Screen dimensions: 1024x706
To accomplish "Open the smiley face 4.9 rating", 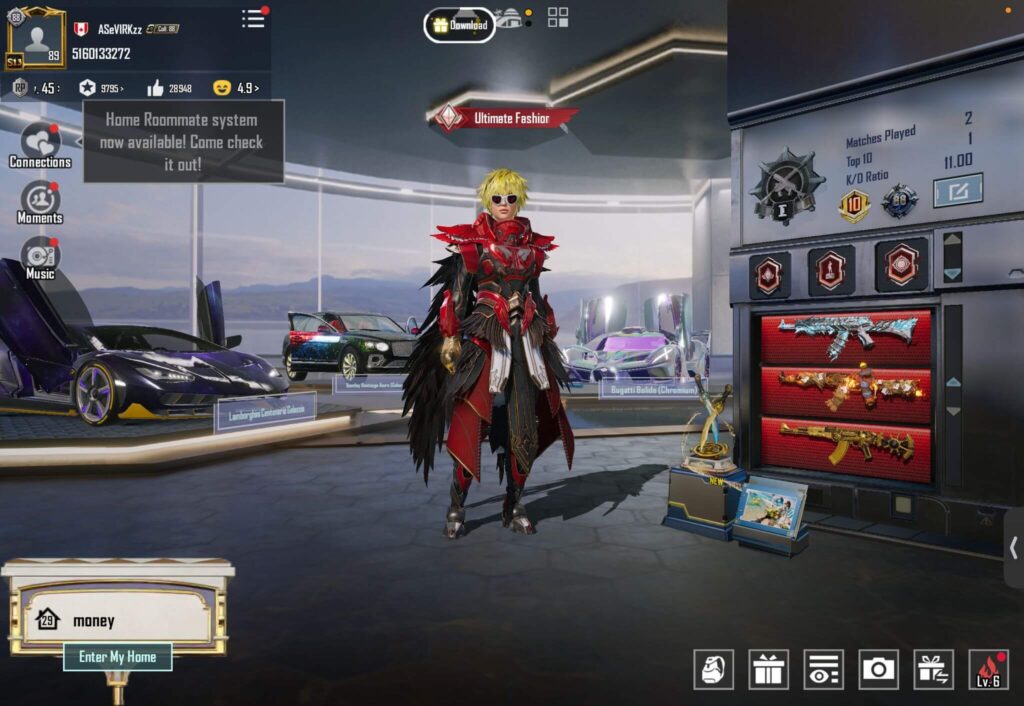I will pos(236,88).
